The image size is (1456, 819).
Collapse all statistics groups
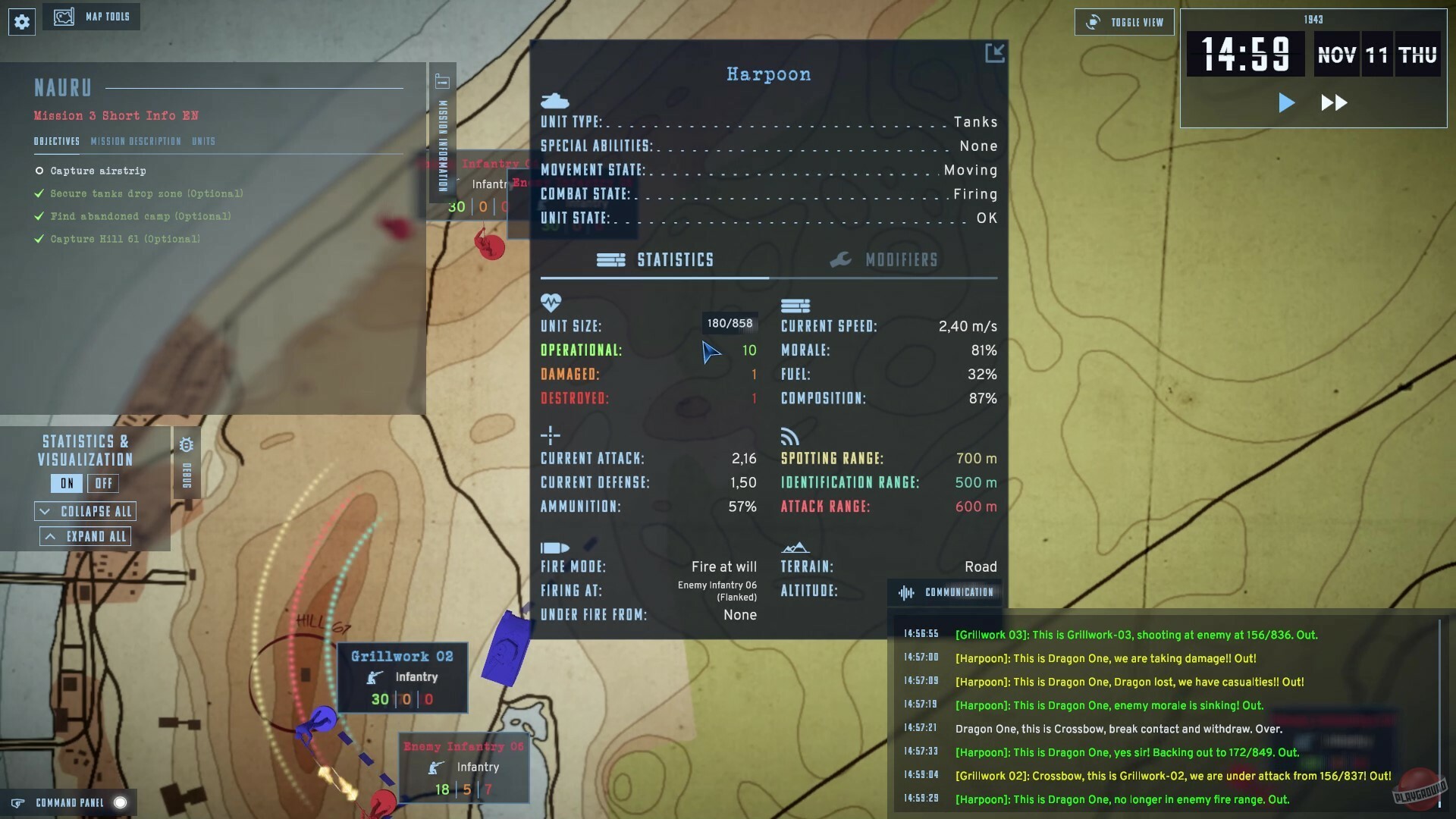coord(85,510)
